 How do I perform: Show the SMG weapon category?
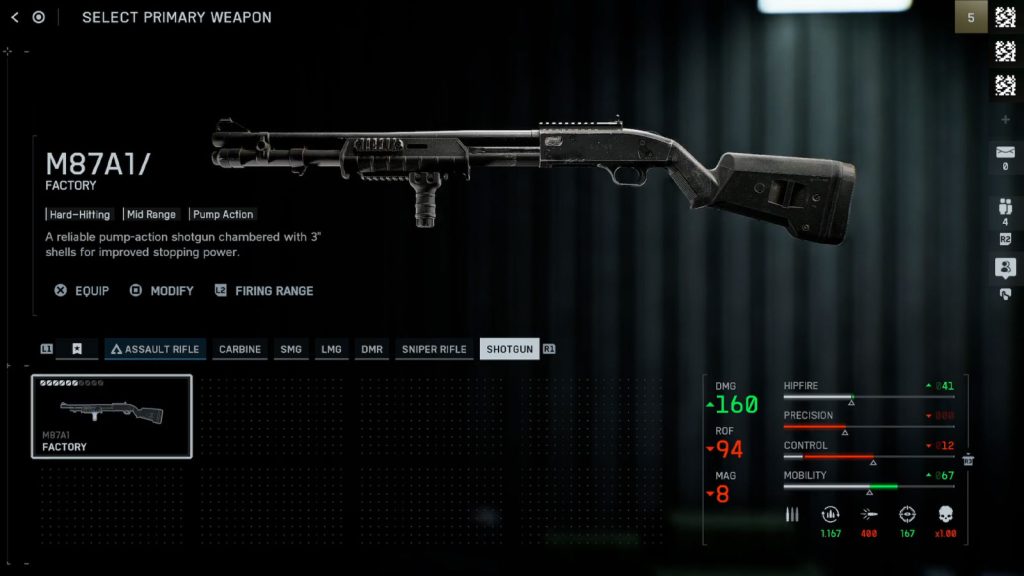pos(291,349)
